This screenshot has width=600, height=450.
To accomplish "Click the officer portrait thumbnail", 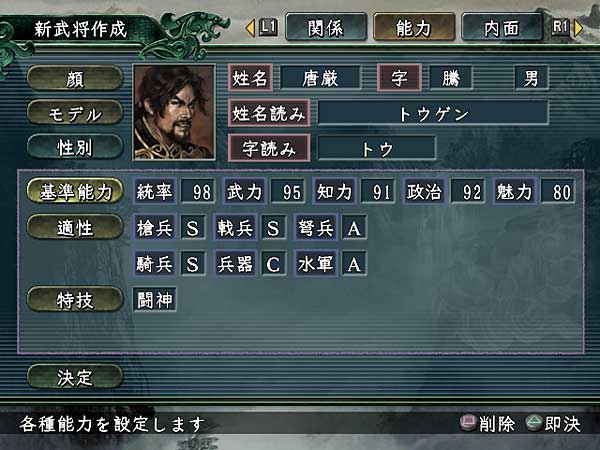I will click(x=173, y=112).
